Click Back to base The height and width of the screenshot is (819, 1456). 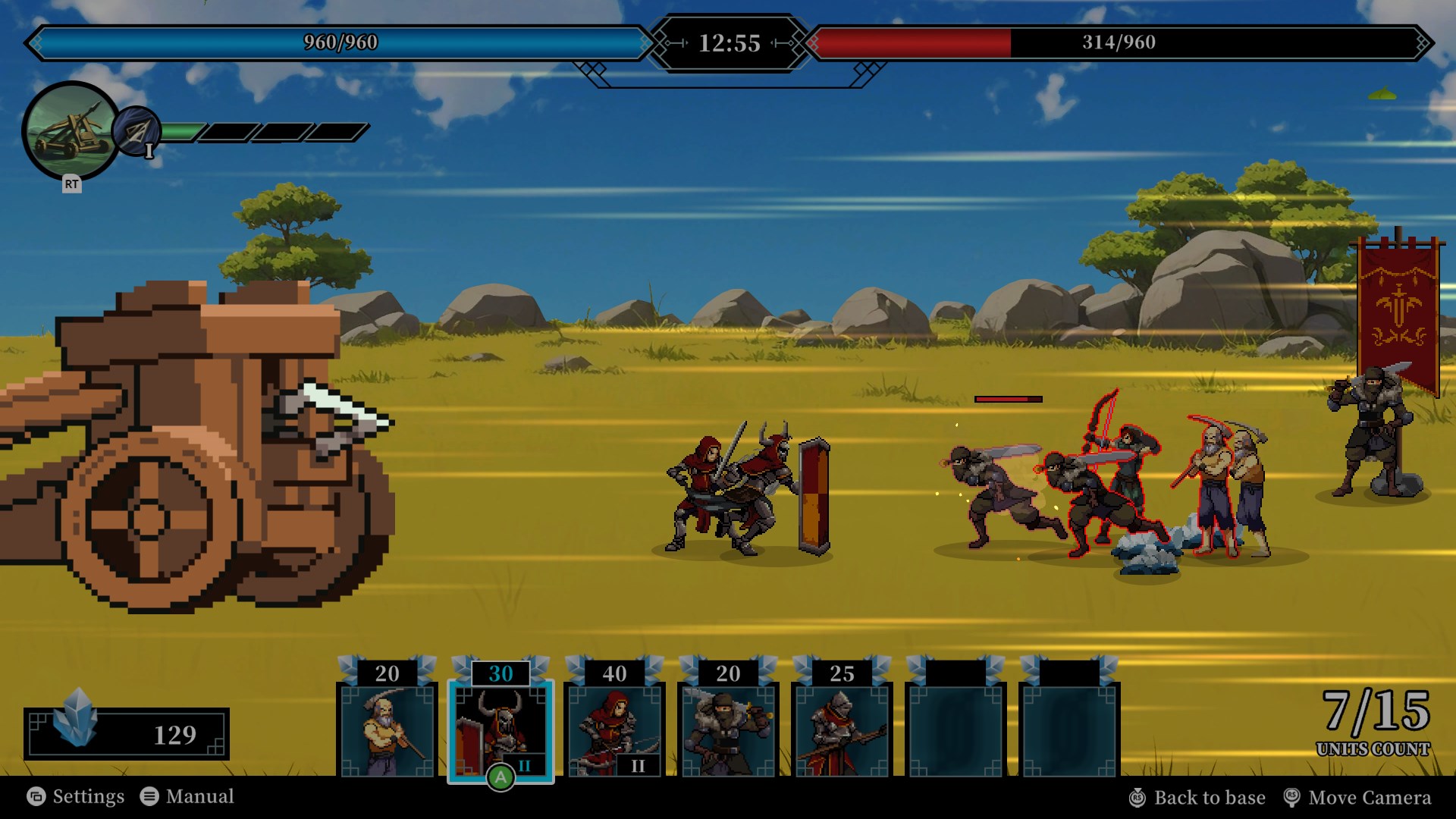point(1209,798)
